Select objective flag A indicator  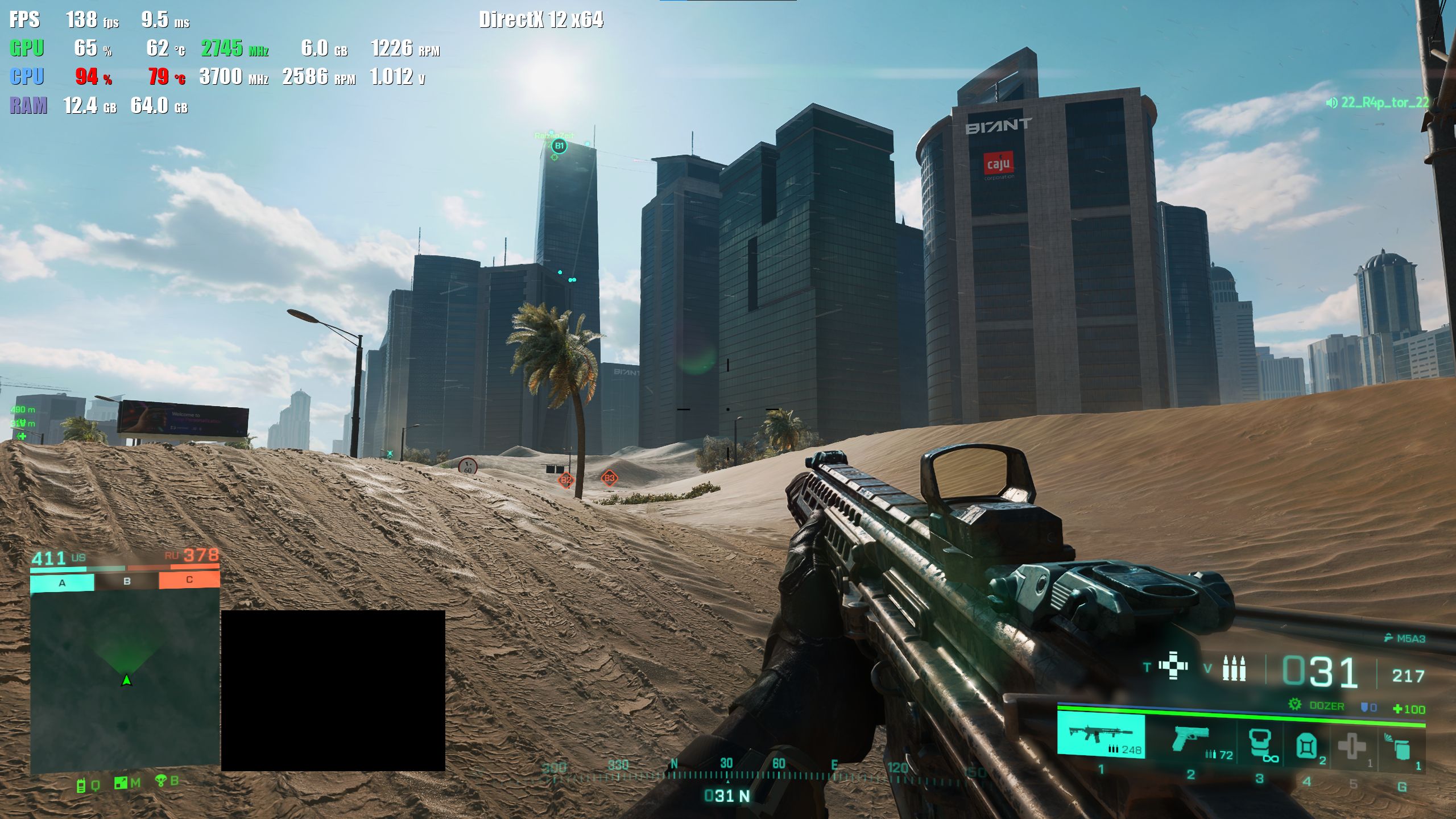[x=62, y=582]
